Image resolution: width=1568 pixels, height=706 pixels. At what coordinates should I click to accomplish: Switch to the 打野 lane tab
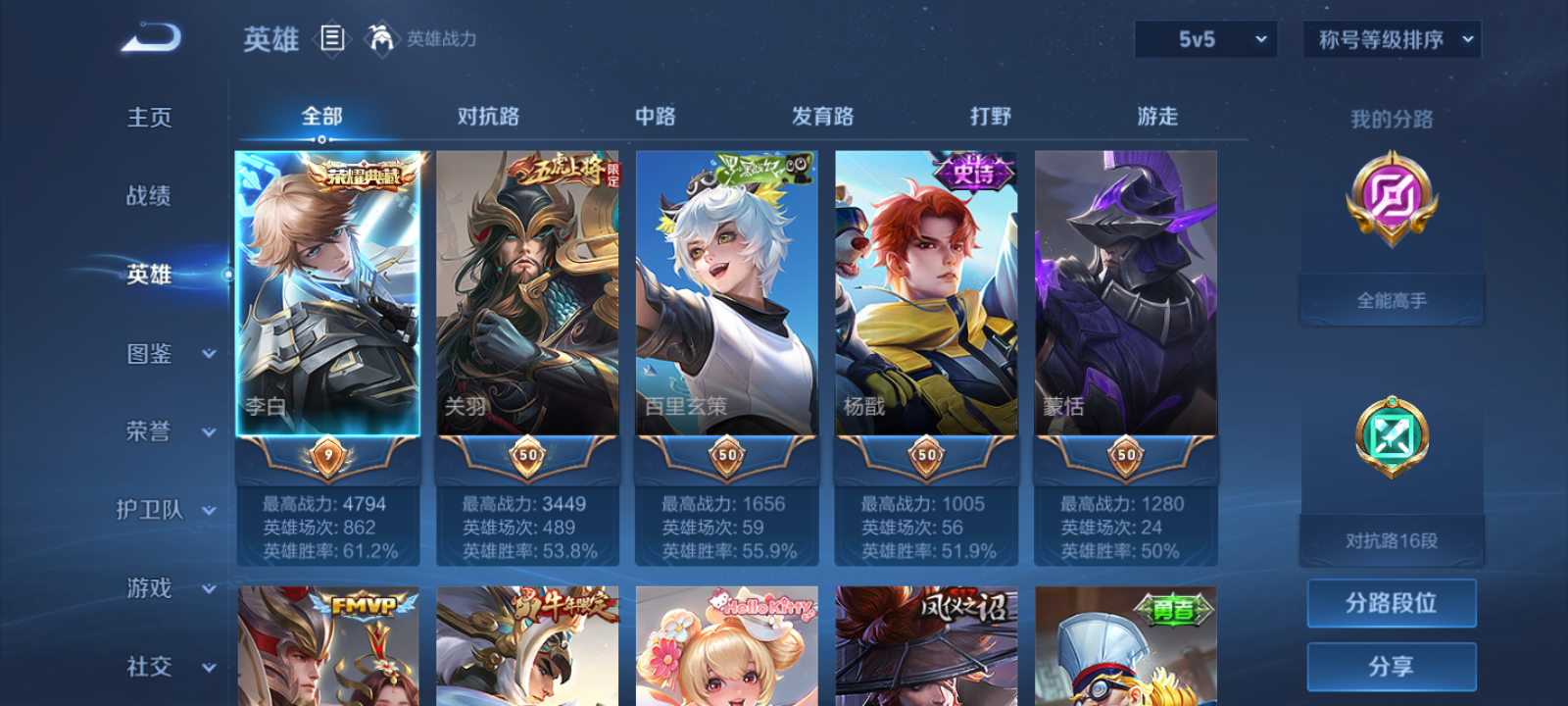(x=988, y=116)
